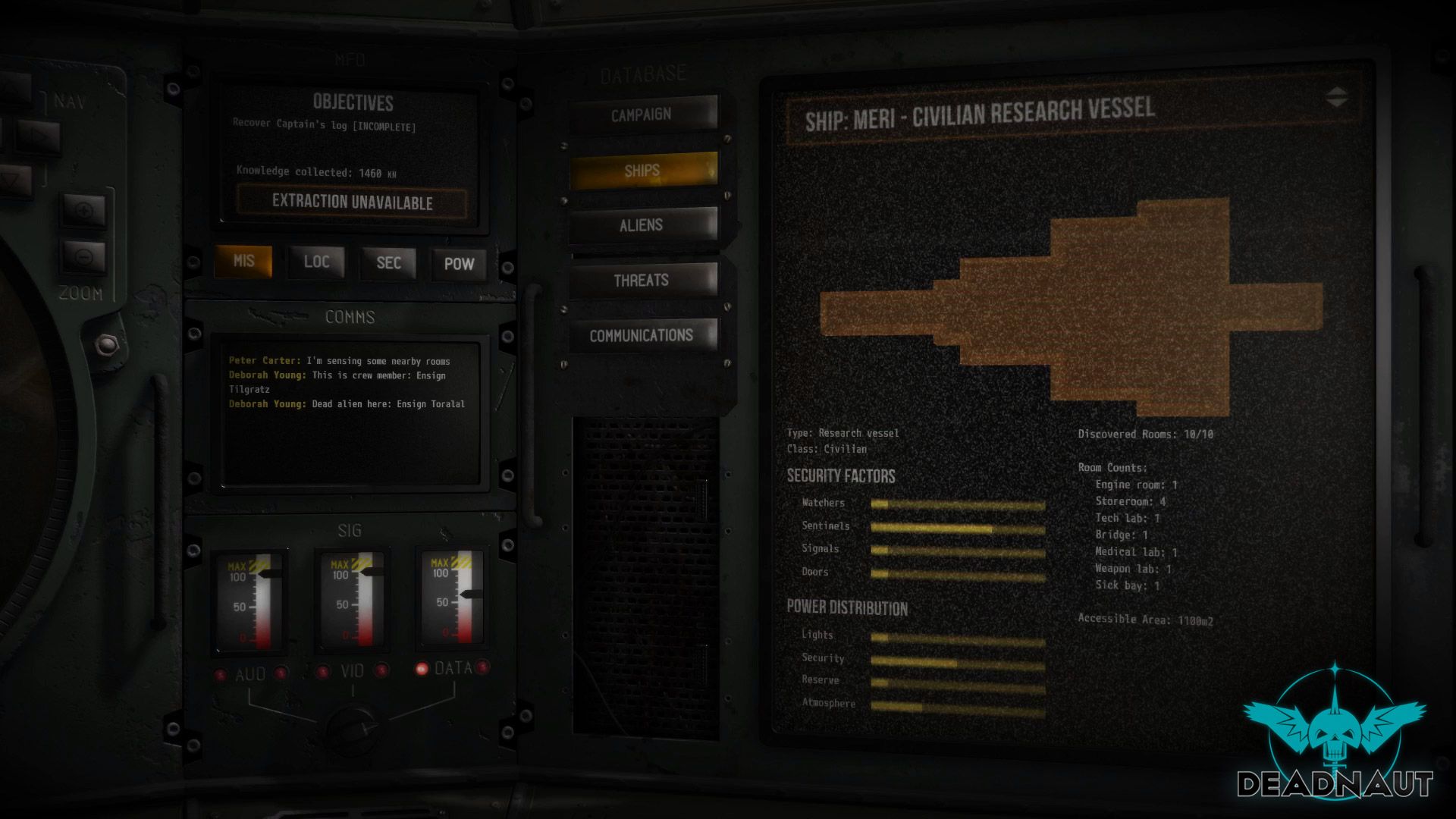This screenshot has width=1456, height=819.
Task: Open the ALIENS database section
Action: (641, 224)
